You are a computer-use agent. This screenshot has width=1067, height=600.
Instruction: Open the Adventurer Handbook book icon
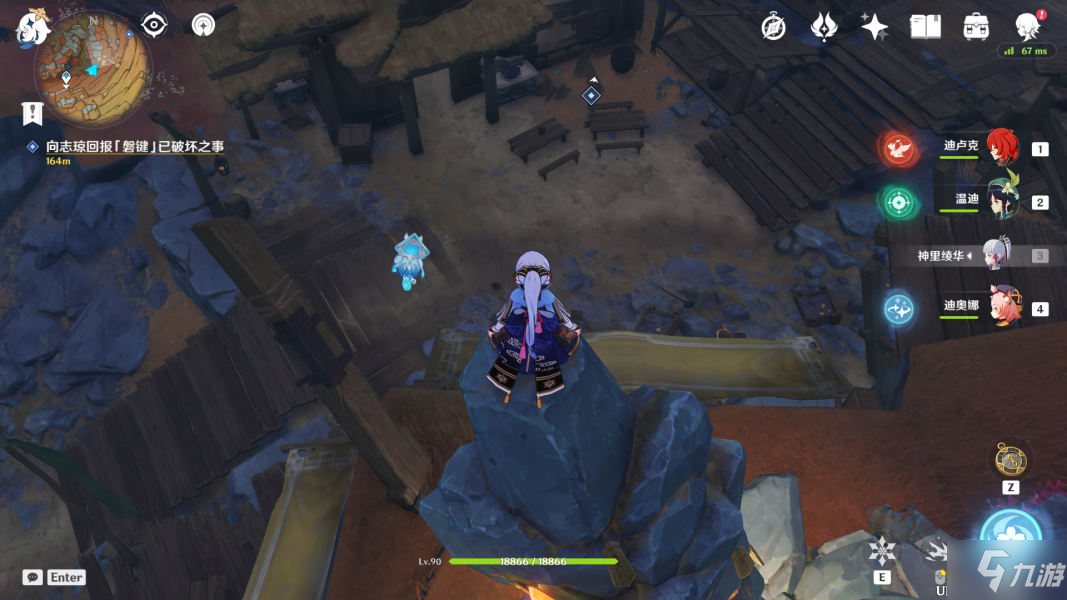click(x=926, y=27)
